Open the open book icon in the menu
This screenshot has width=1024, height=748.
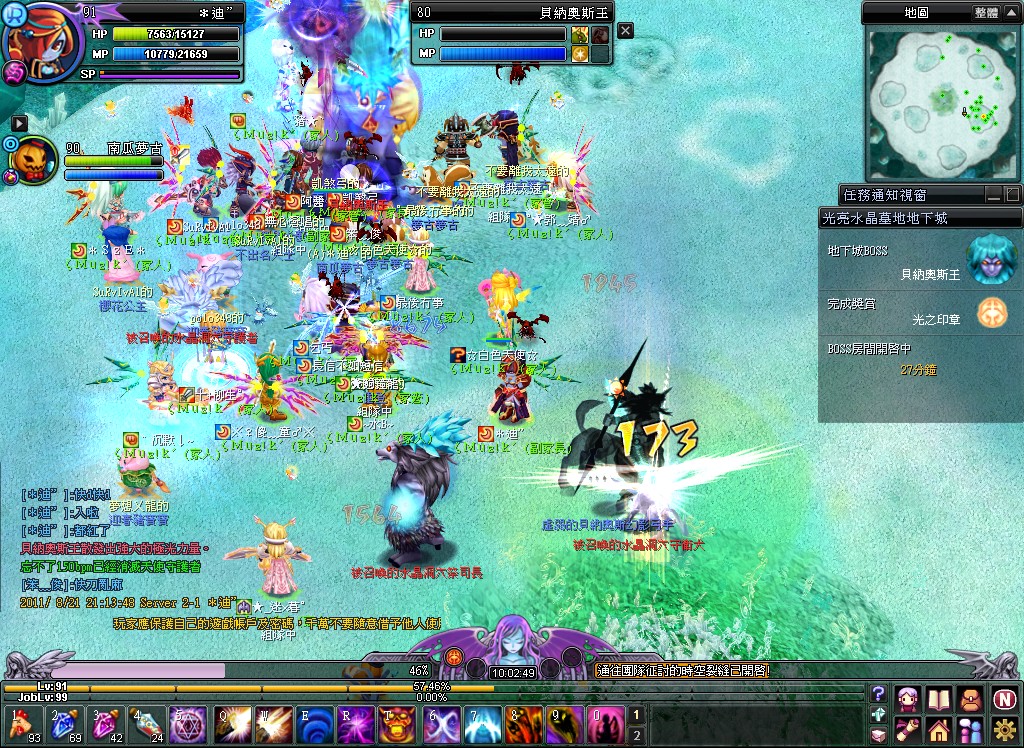pyautogui.click(x=940, y=698)
